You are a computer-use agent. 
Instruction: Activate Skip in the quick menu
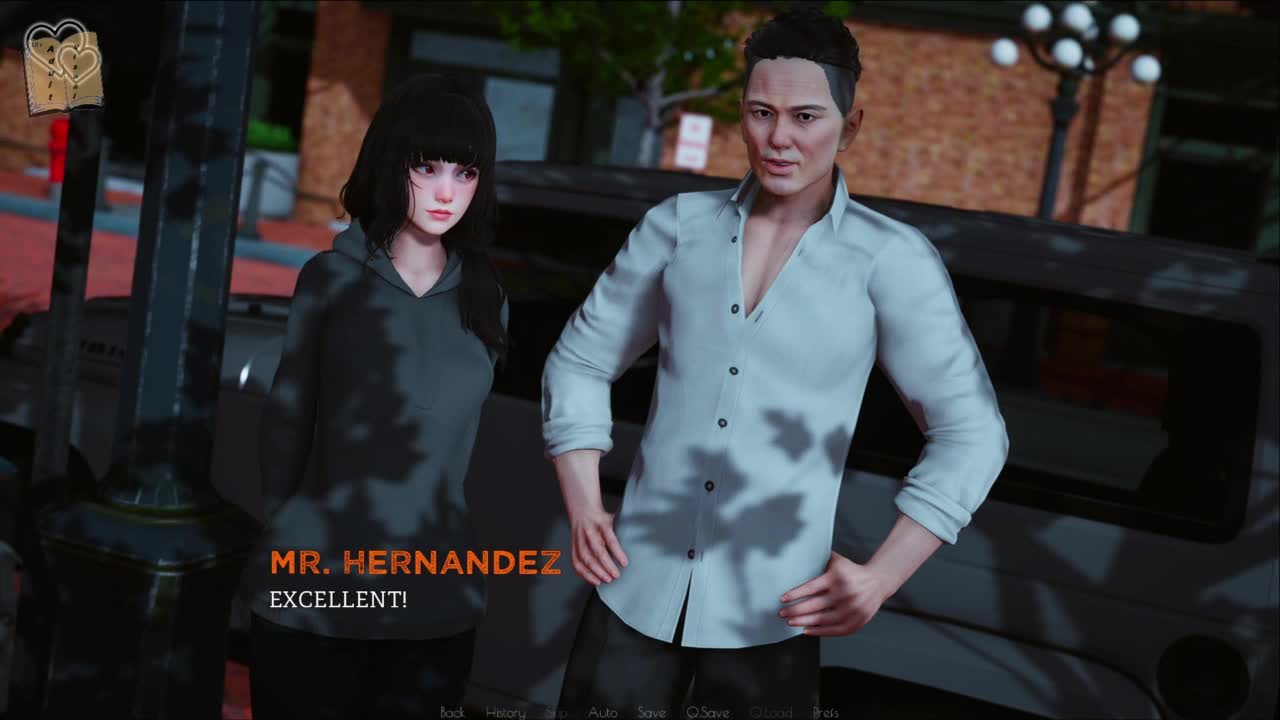click(x=556, y=712)
